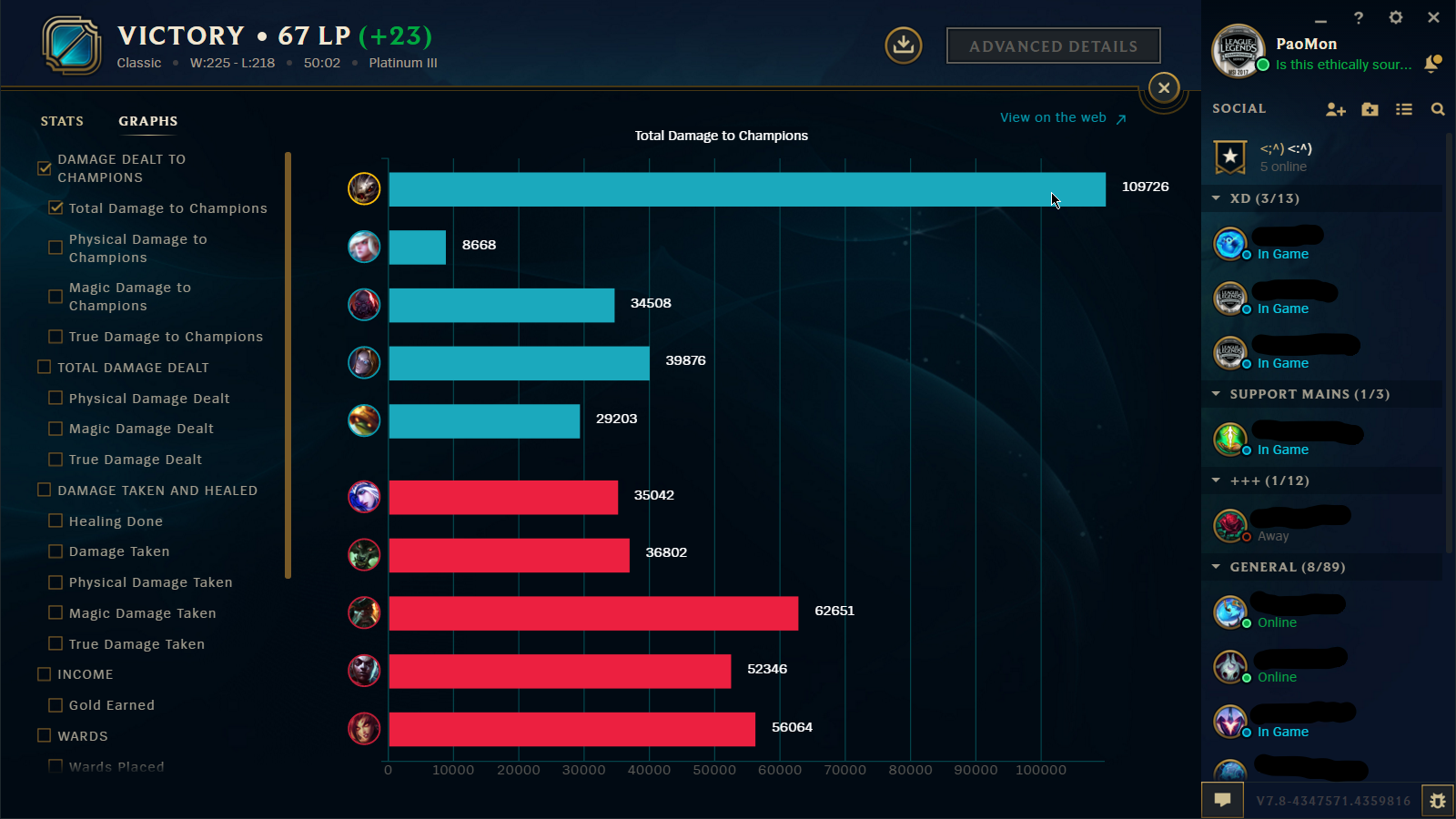
Task: Enable the Physical Damage to Champions checkbox
Action: [x=56, y=247]
